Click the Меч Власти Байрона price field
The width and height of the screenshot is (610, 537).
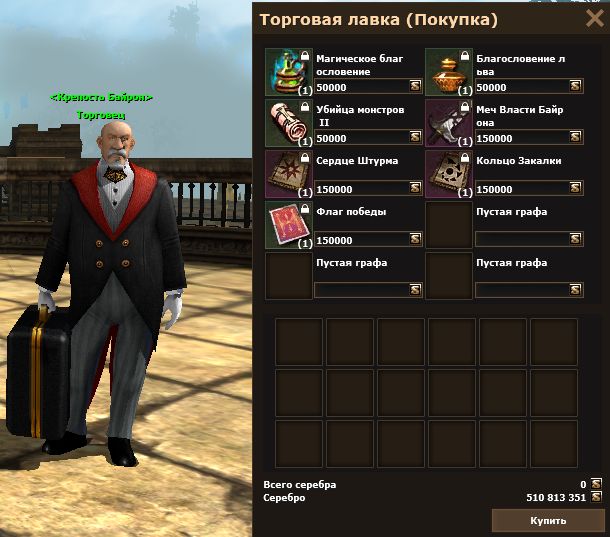pos(521,138)
